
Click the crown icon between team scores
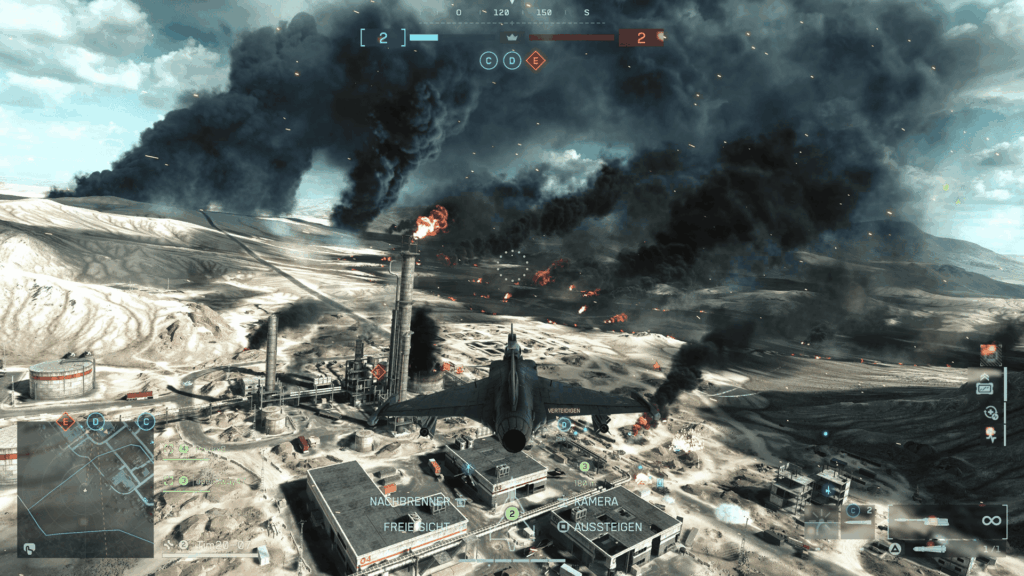click(x=512, y=38)
